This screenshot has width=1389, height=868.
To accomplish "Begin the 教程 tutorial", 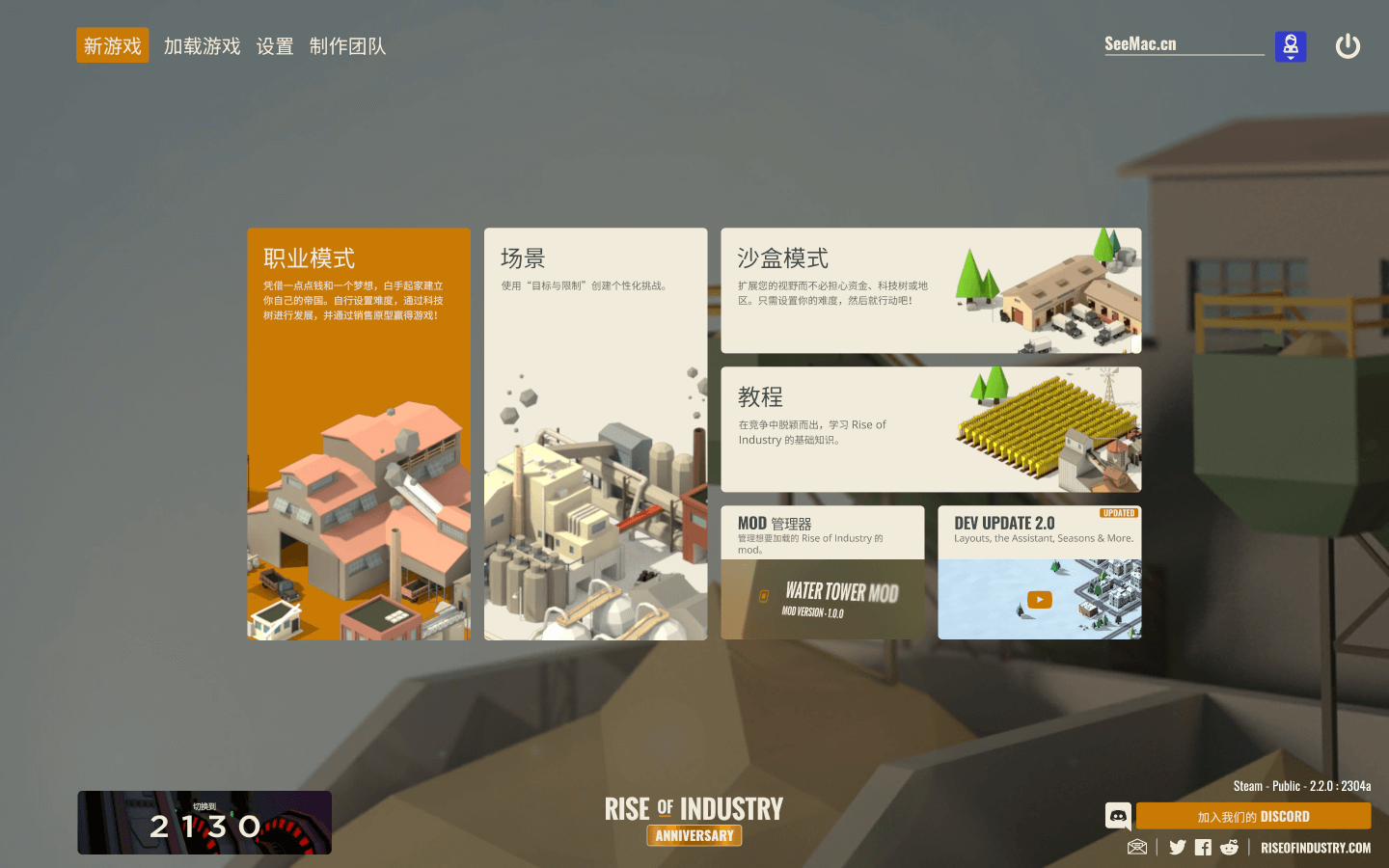I will point(931,429).
